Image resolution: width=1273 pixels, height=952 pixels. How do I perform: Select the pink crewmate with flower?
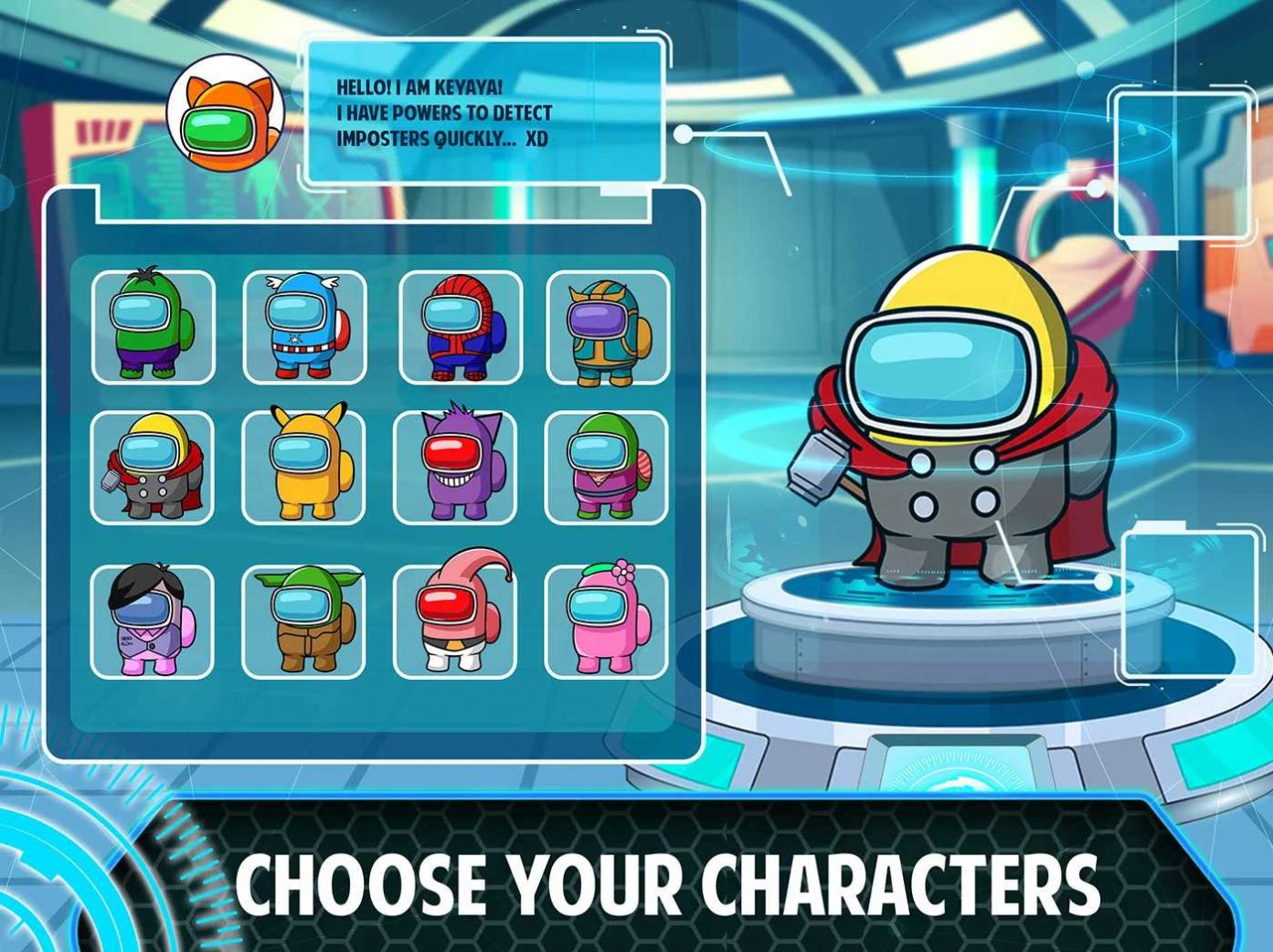pos(606,621)
